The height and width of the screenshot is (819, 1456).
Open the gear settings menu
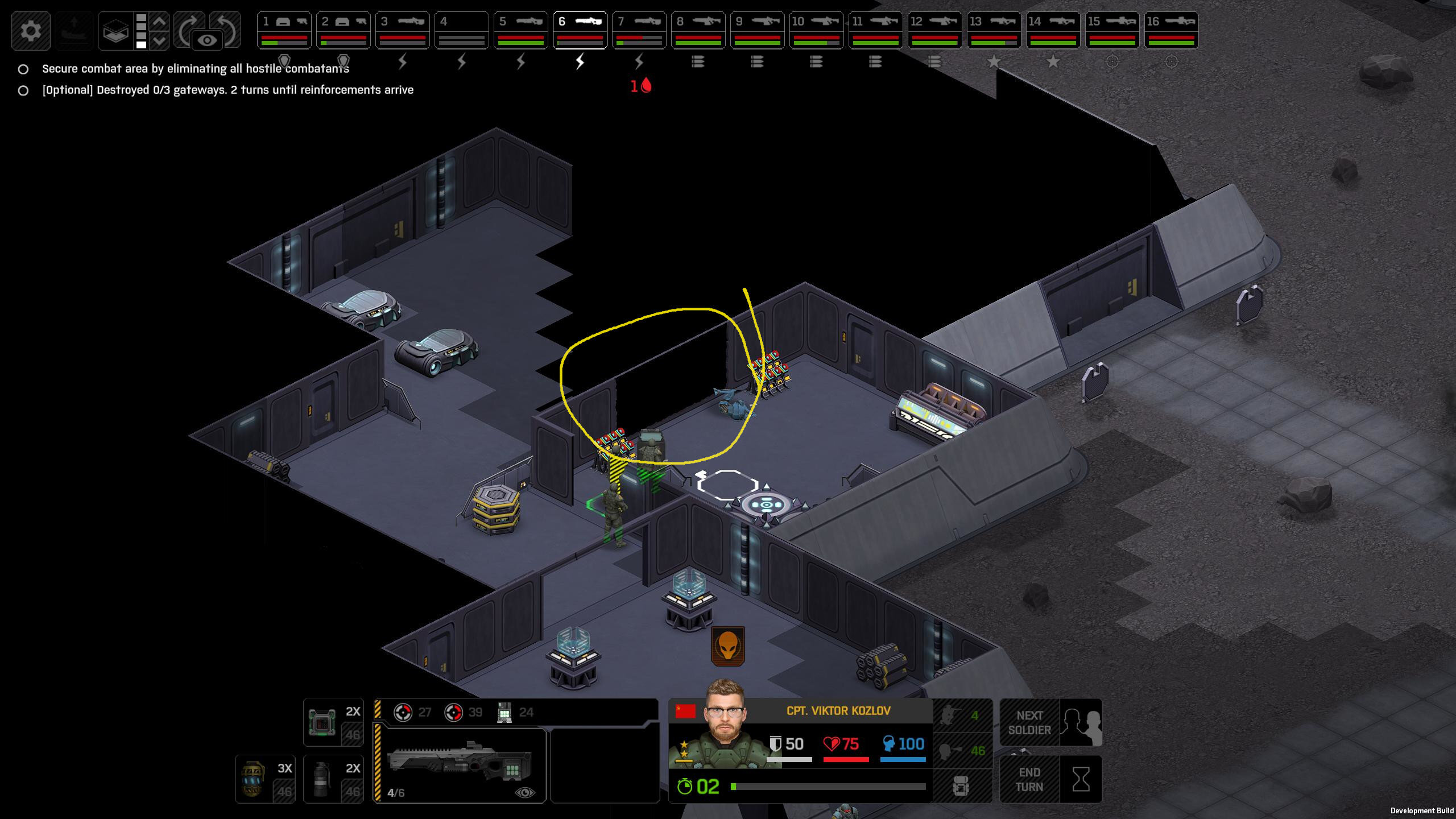[31, 31]
